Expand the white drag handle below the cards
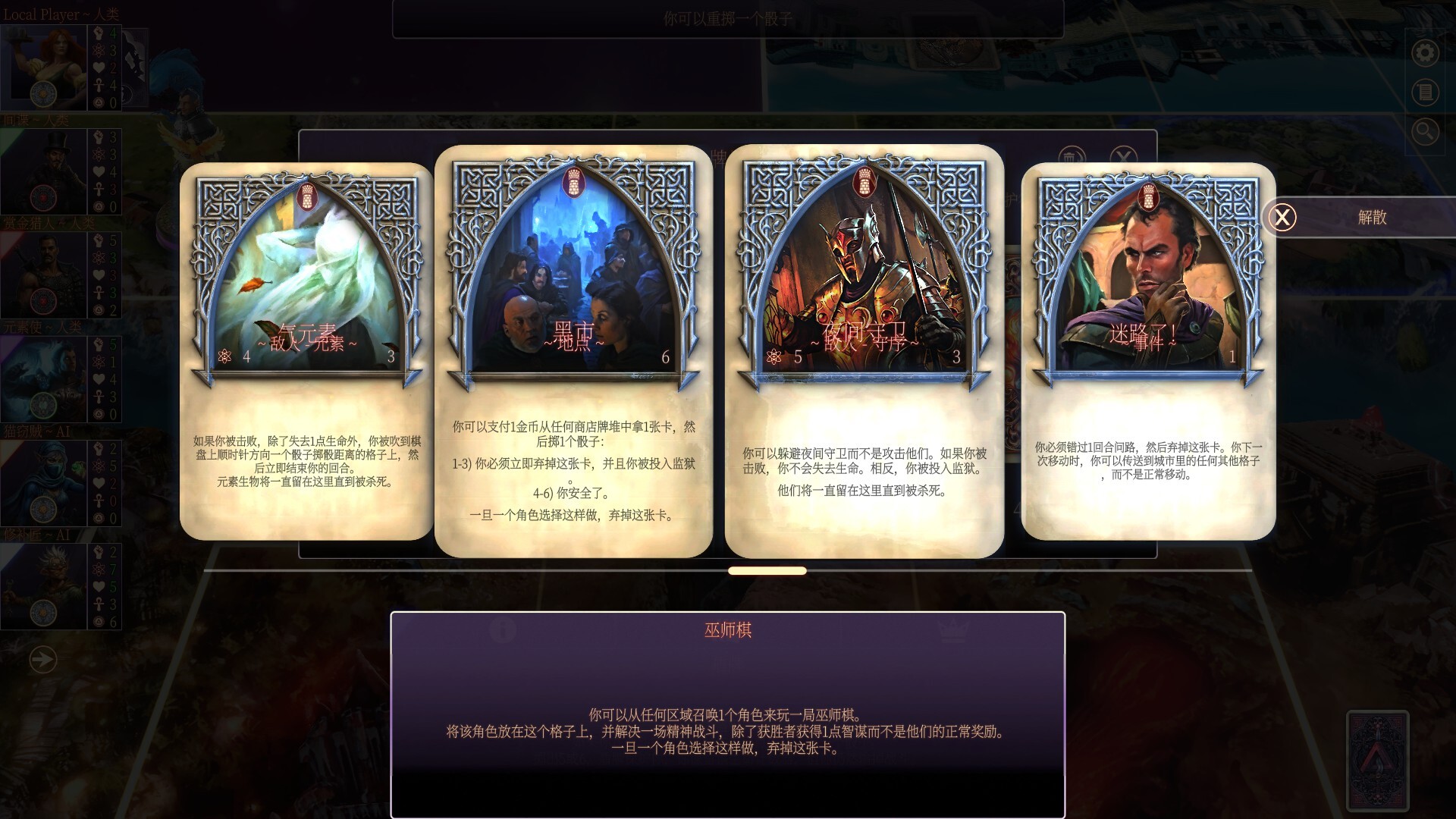The width and height of the screenshot is (1456, 819). [768, 570]
